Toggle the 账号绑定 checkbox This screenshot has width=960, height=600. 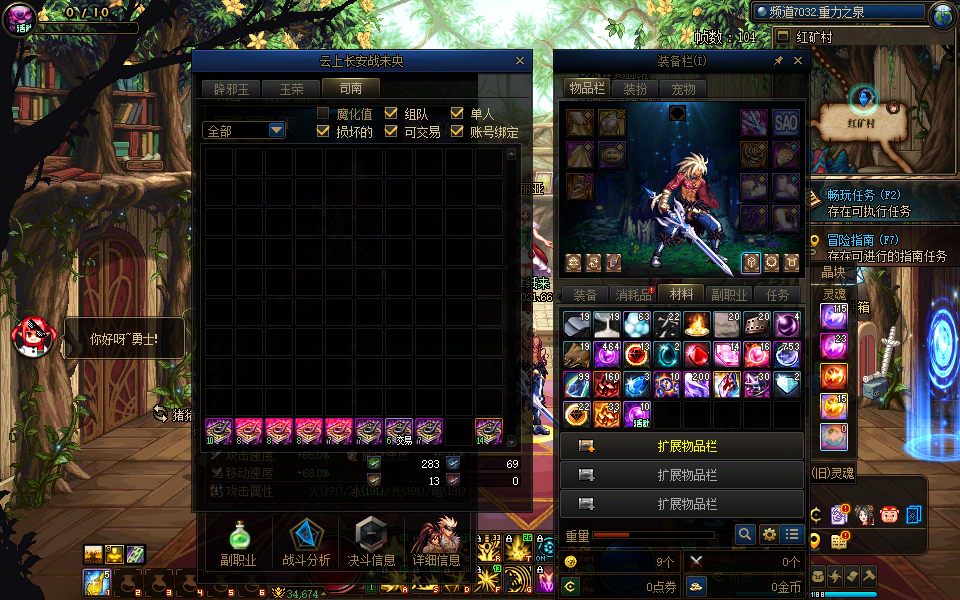pyautogui.click(x=458, y=131)
